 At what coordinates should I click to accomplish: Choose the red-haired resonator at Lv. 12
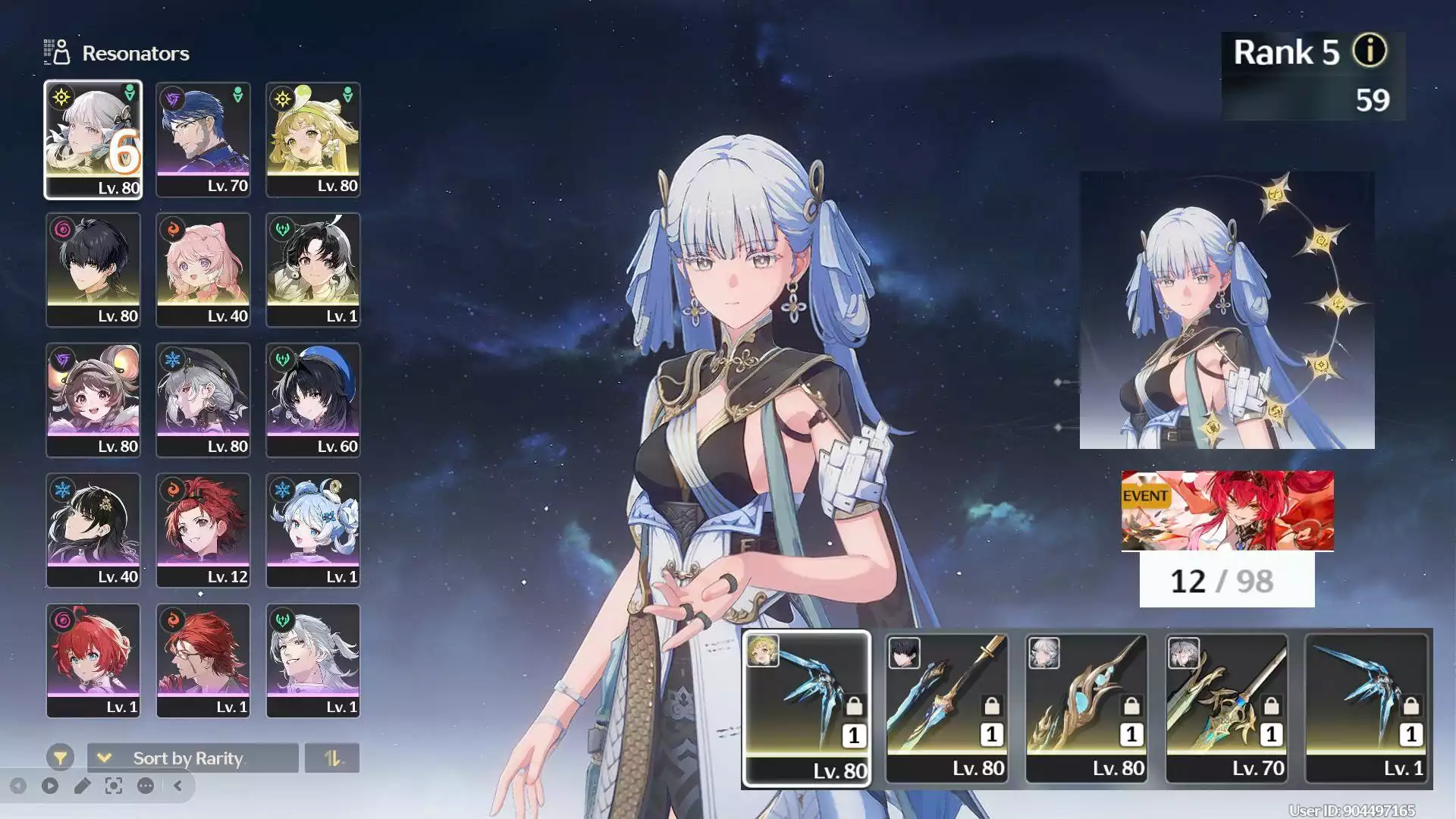(x=202, y=531)
